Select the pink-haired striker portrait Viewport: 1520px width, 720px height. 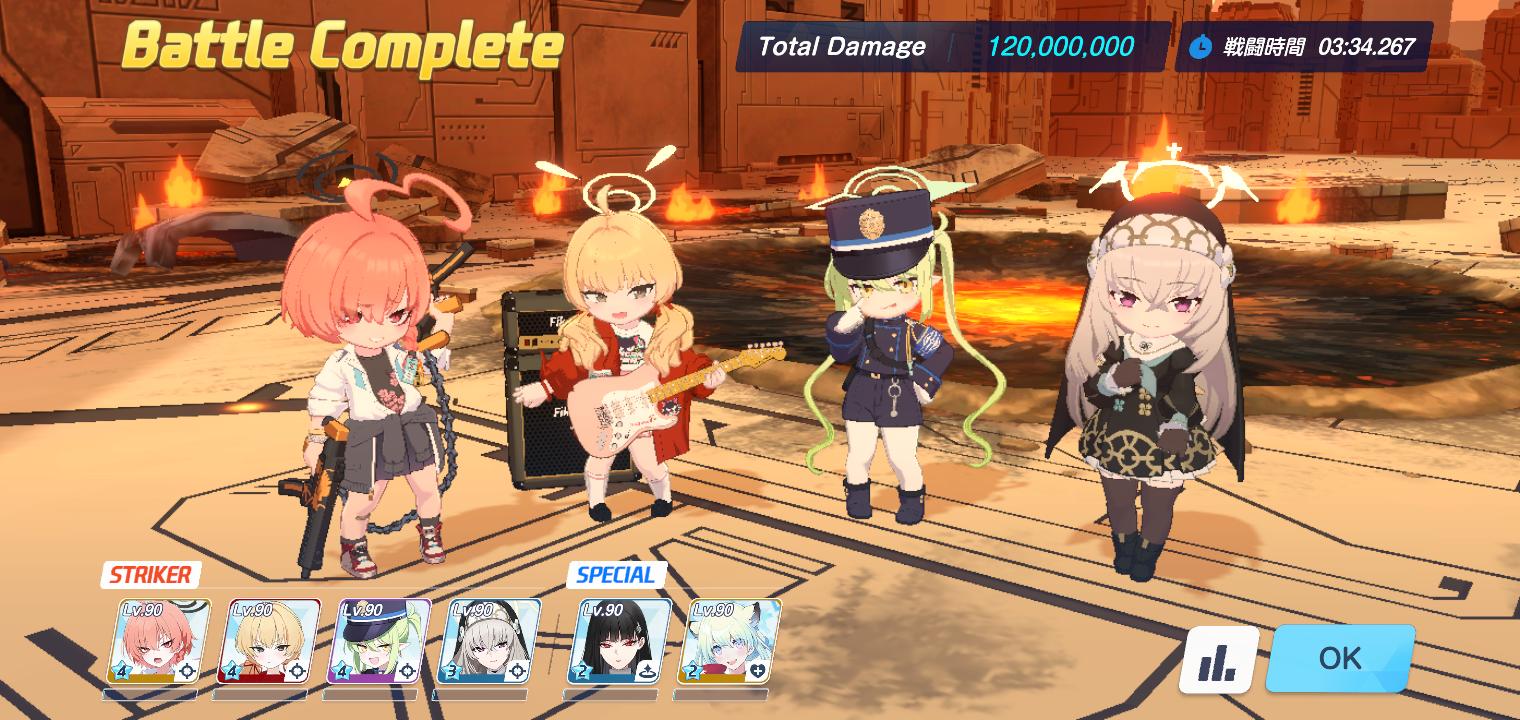[160, 641]
